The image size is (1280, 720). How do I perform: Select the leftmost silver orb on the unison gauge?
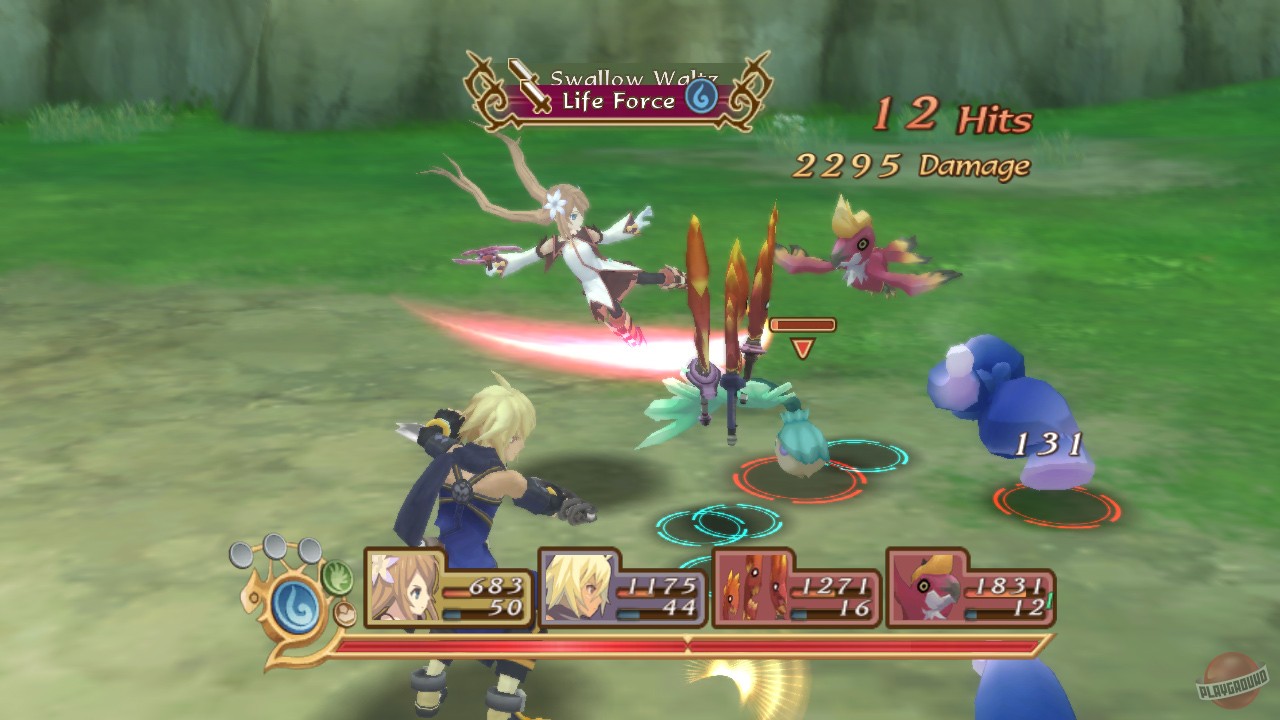point(240,554)
